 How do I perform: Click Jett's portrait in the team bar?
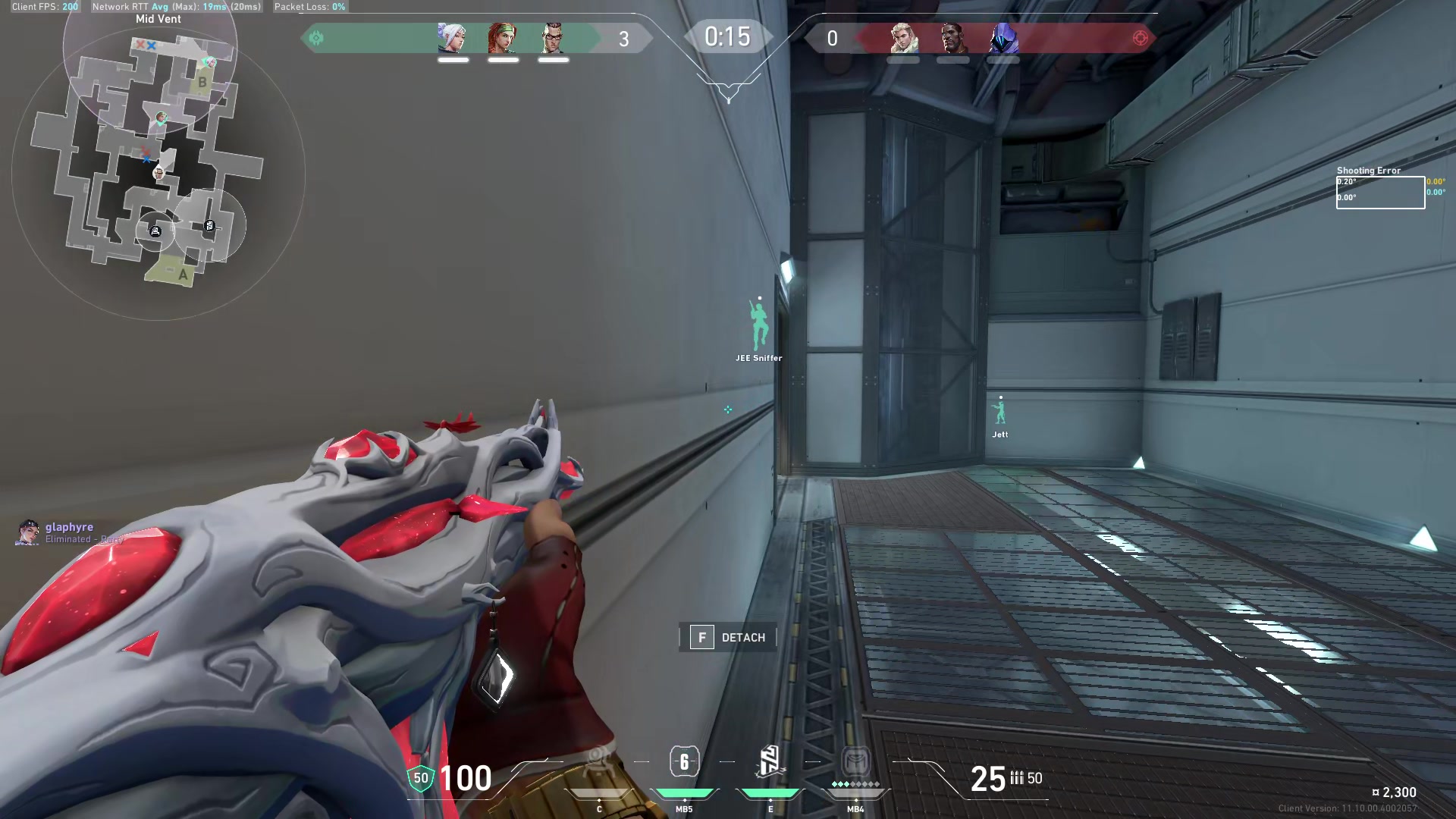coord(453,38)
